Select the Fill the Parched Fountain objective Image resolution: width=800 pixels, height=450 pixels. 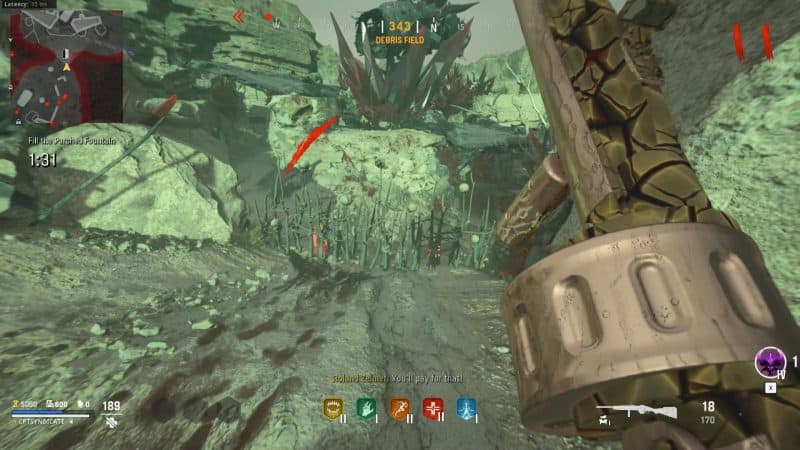[x=72, y=141]
